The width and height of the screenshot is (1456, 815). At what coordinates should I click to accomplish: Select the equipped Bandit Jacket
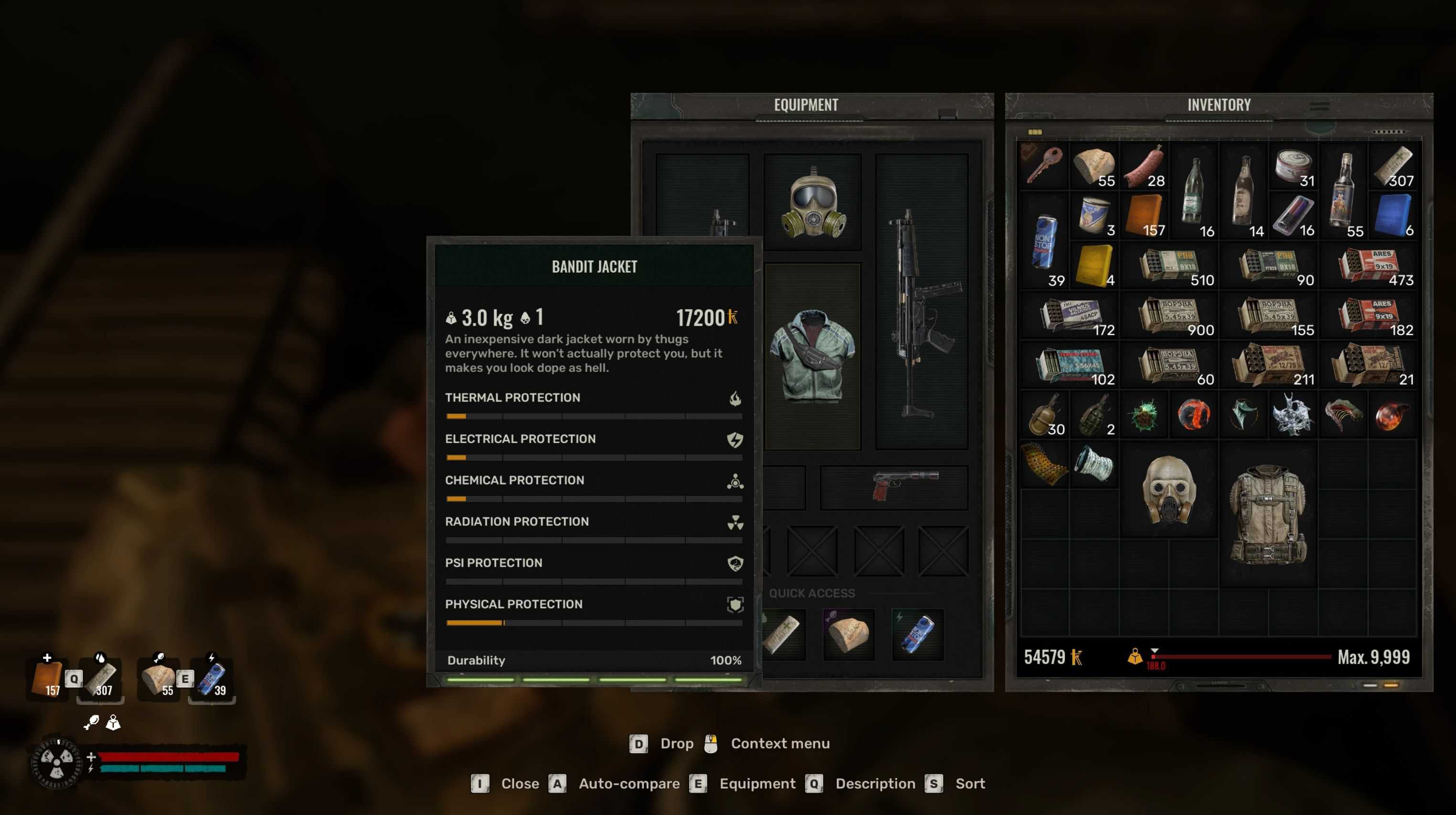(813, 356)
